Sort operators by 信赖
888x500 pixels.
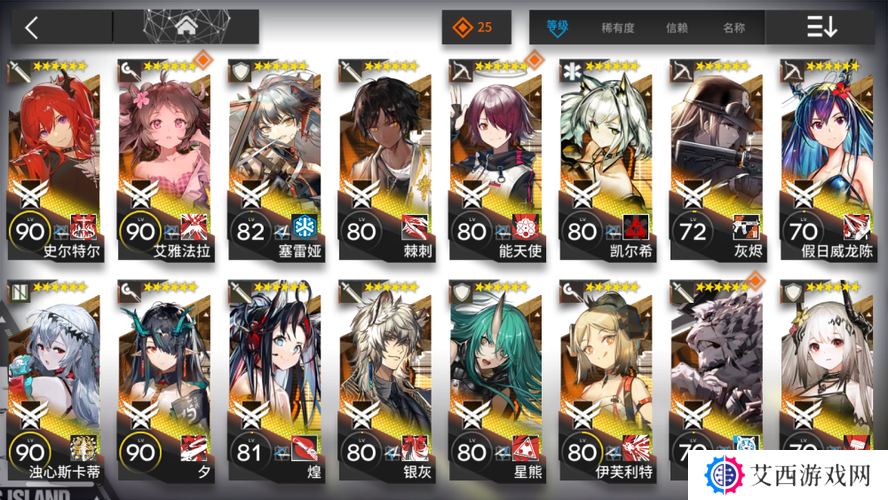click(x=677, y=28)
